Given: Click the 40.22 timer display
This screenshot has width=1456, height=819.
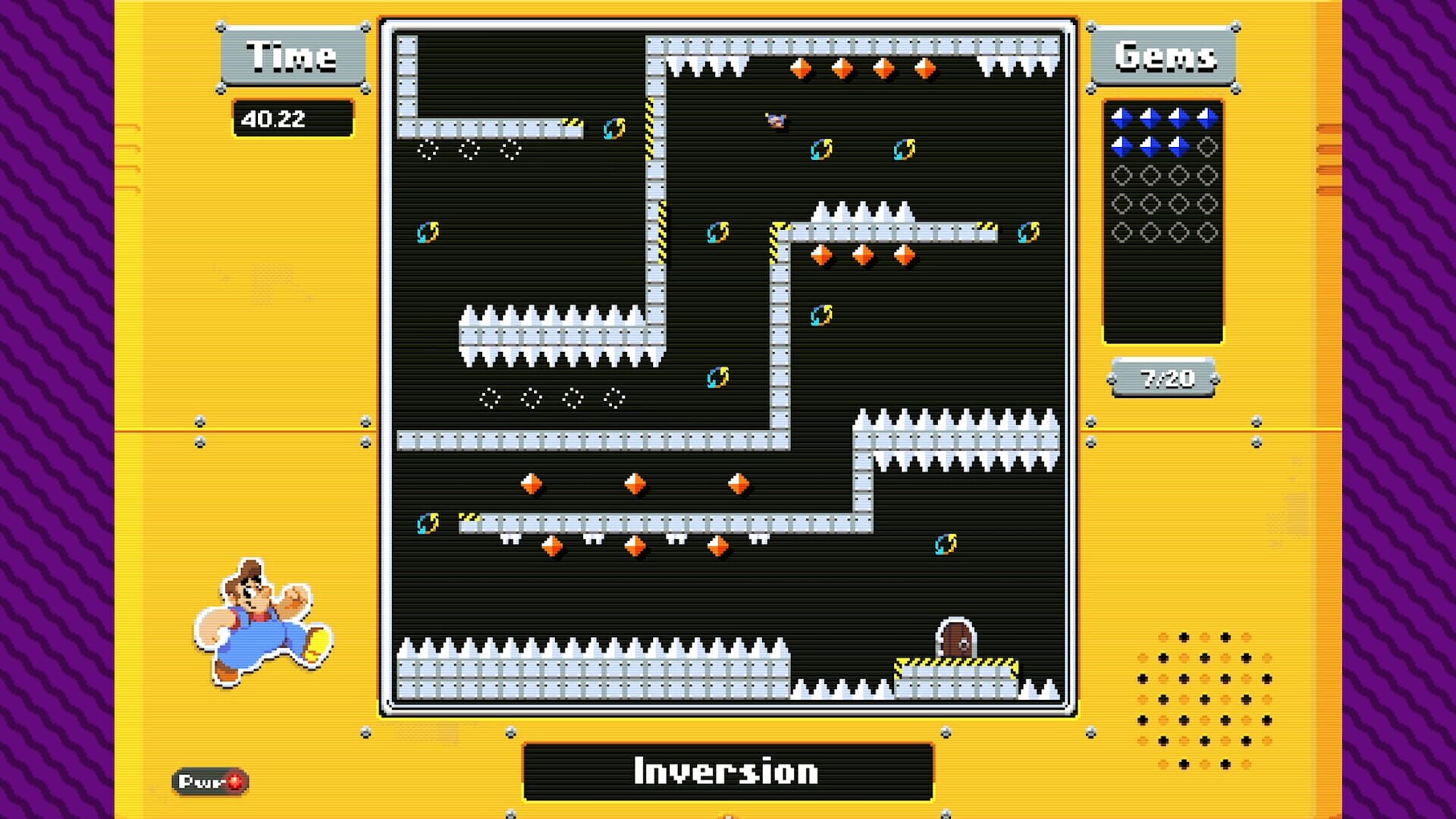Looking at the screenshot, I should pos(292,118).
